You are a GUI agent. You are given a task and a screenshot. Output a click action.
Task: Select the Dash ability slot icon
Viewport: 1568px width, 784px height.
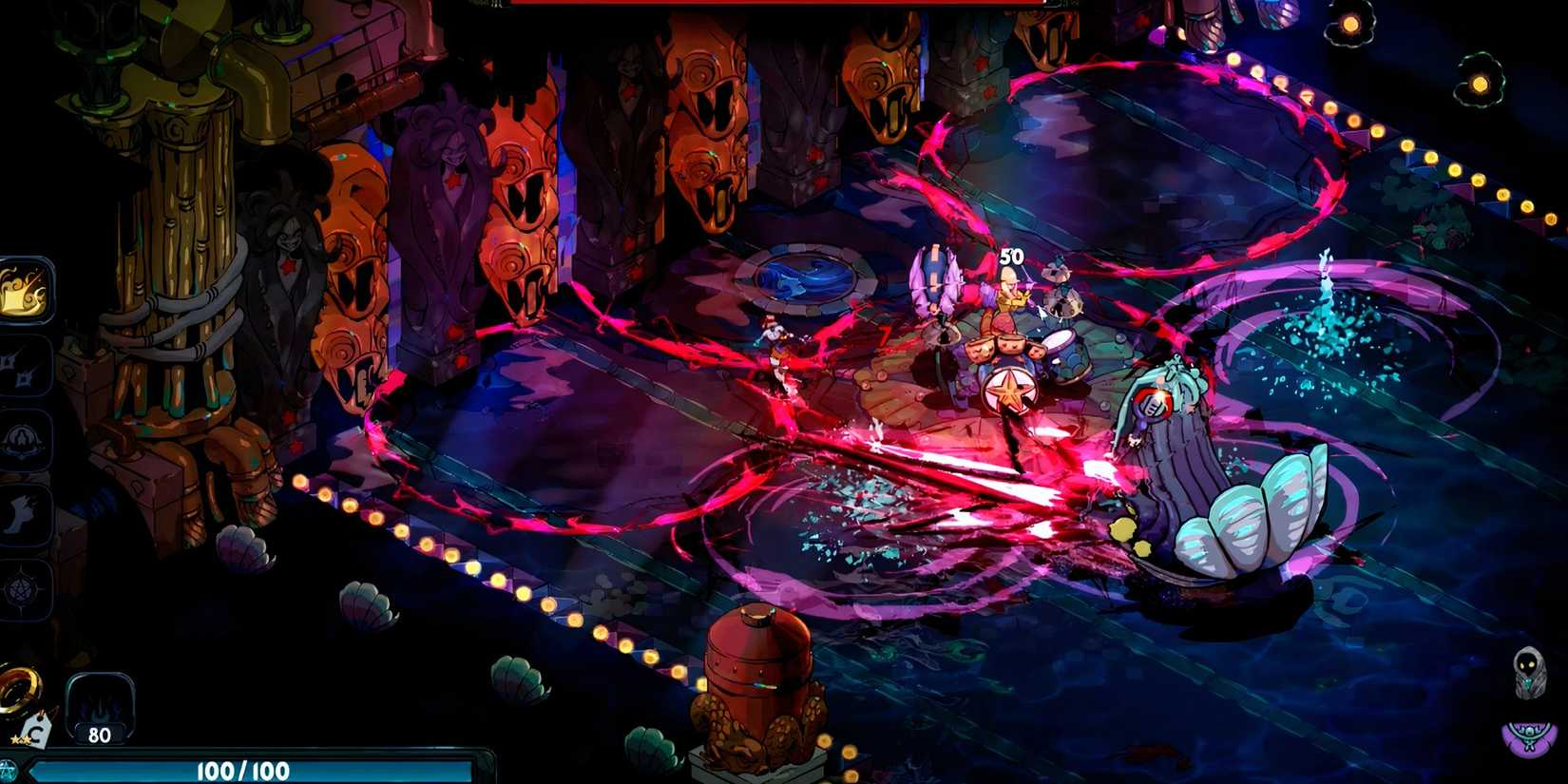pos(24,513)
